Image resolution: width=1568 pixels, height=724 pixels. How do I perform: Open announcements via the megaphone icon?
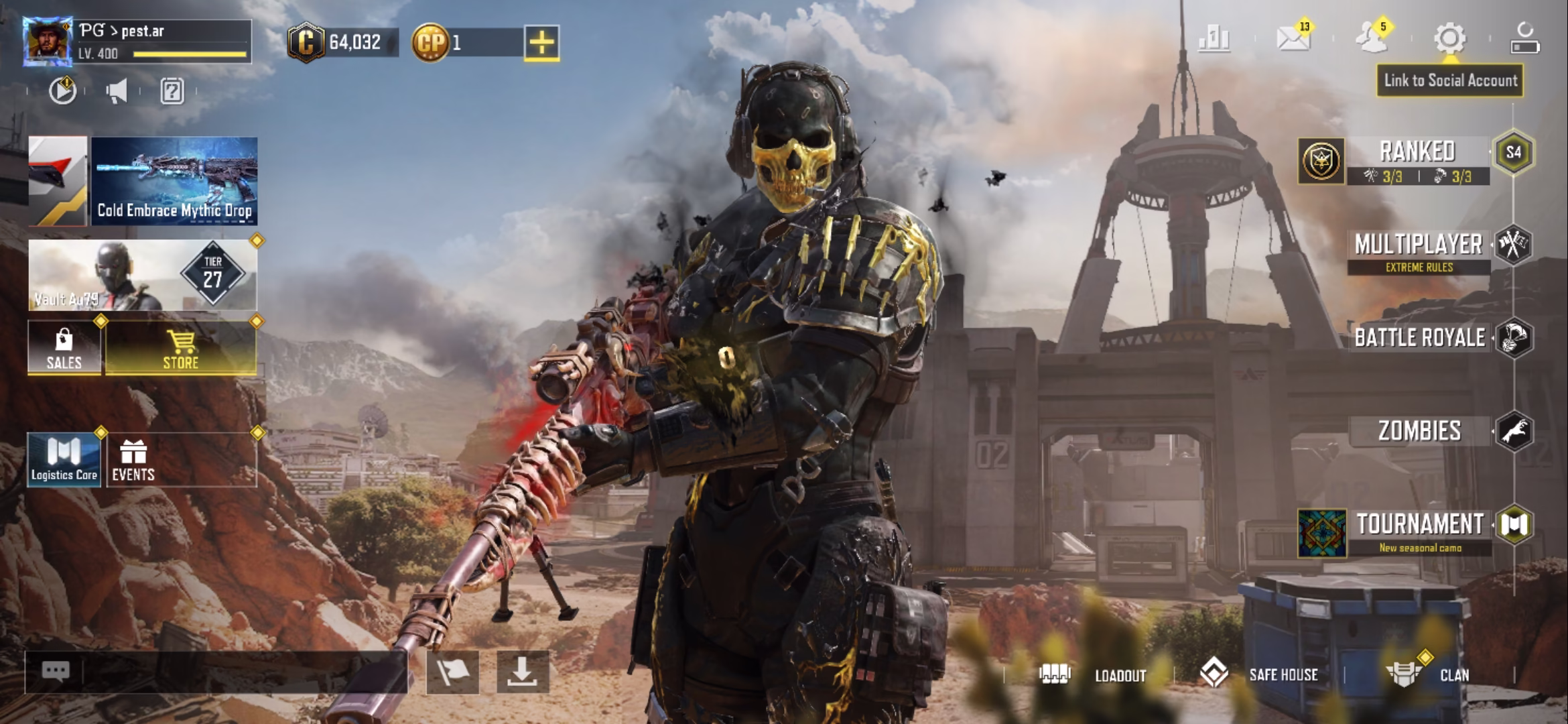(115, 93)
